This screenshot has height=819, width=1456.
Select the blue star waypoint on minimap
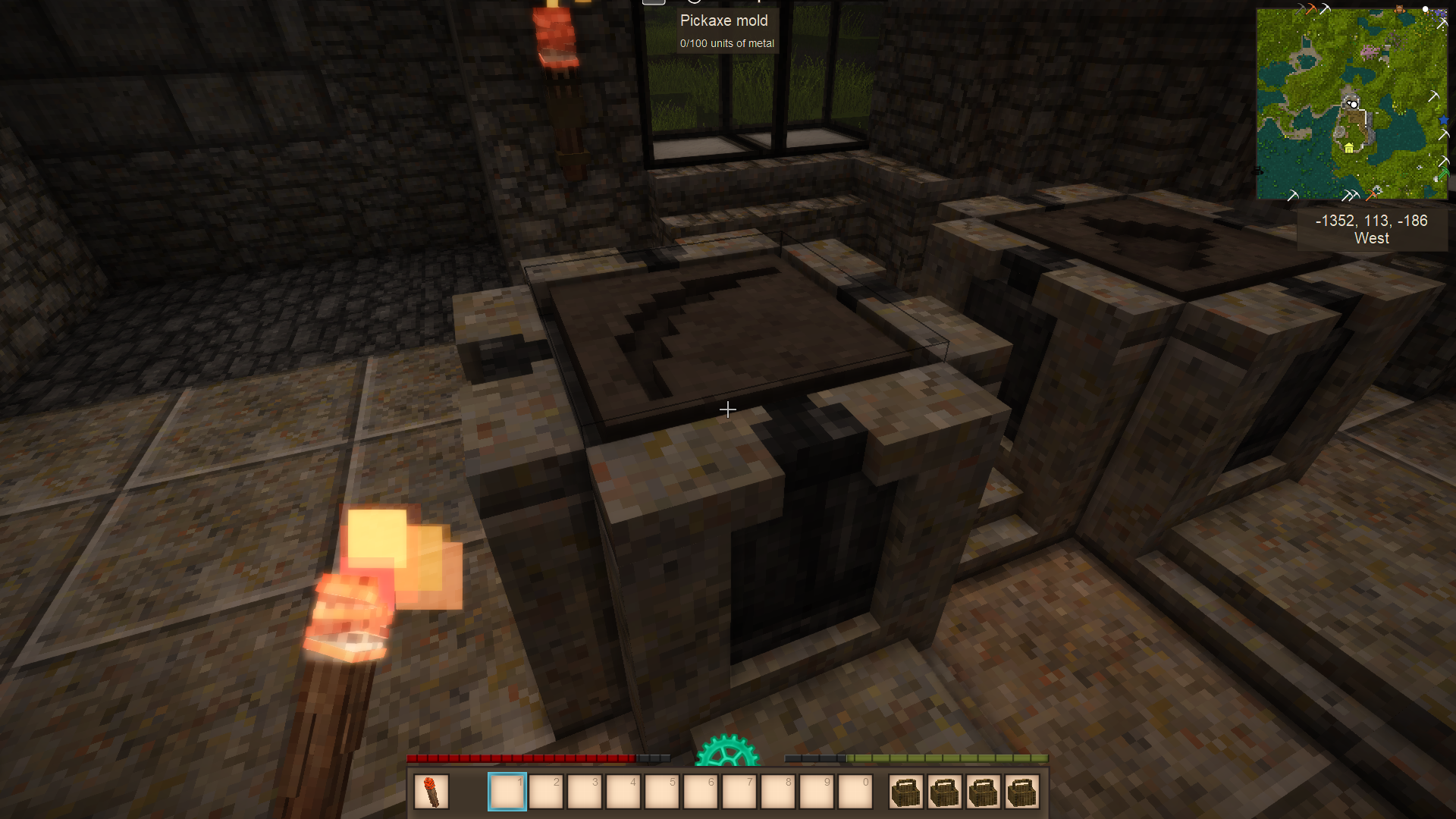pos(1443,121)
